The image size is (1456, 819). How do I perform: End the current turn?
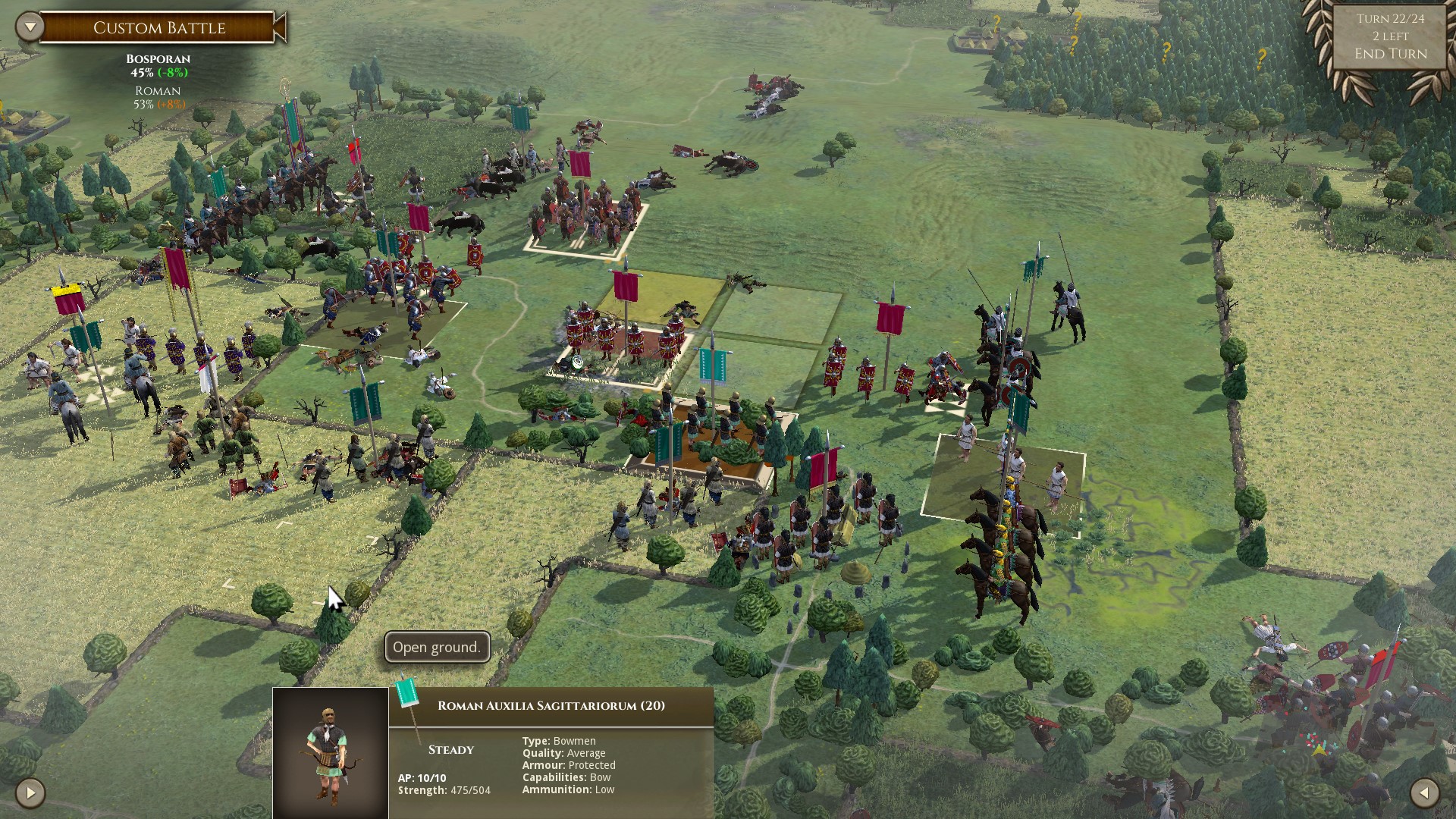click(x=1390, y=54)
